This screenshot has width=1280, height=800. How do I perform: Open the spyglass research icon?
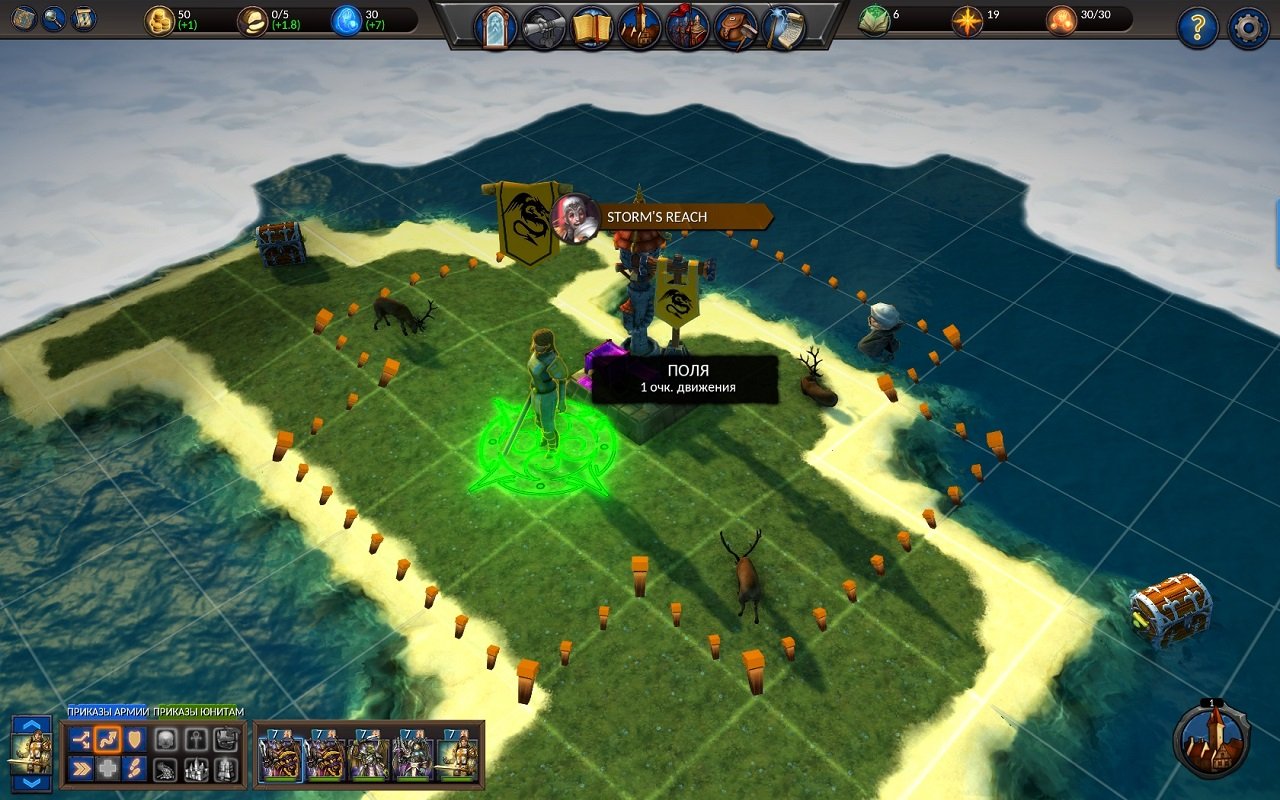(x=544, y=28)
